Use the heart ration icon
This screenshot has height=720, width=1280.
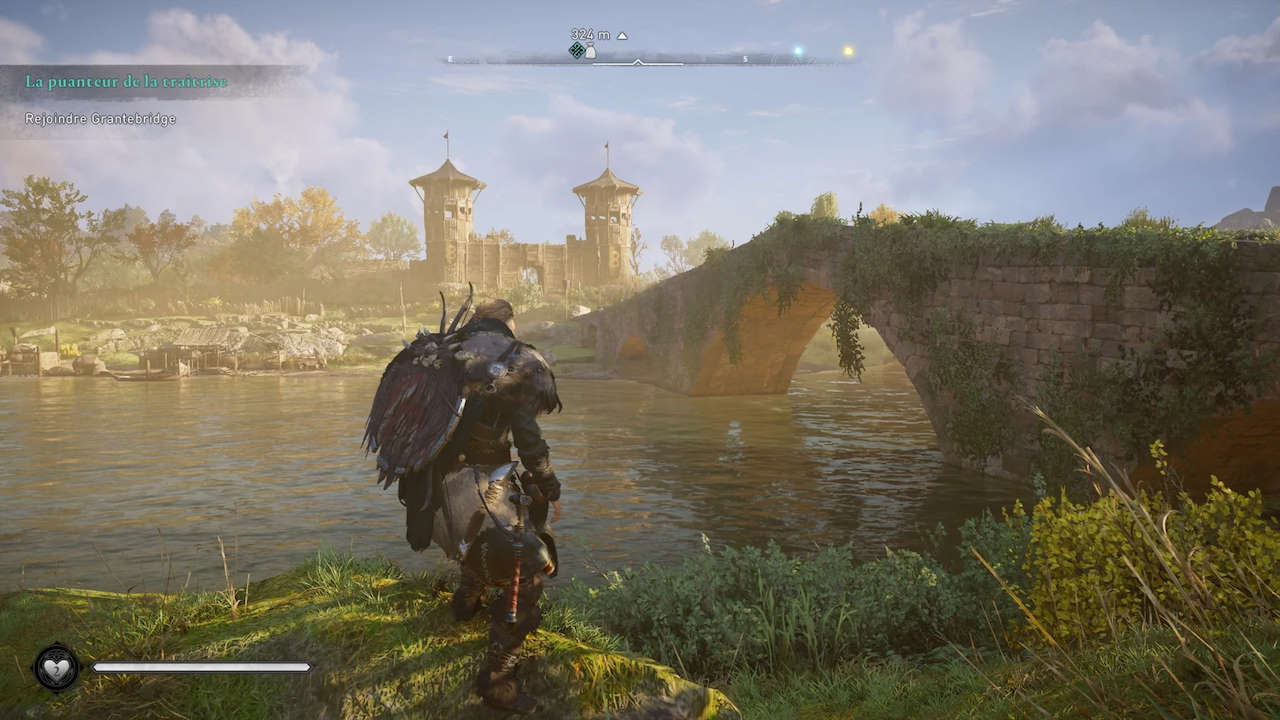coord(57,667)
